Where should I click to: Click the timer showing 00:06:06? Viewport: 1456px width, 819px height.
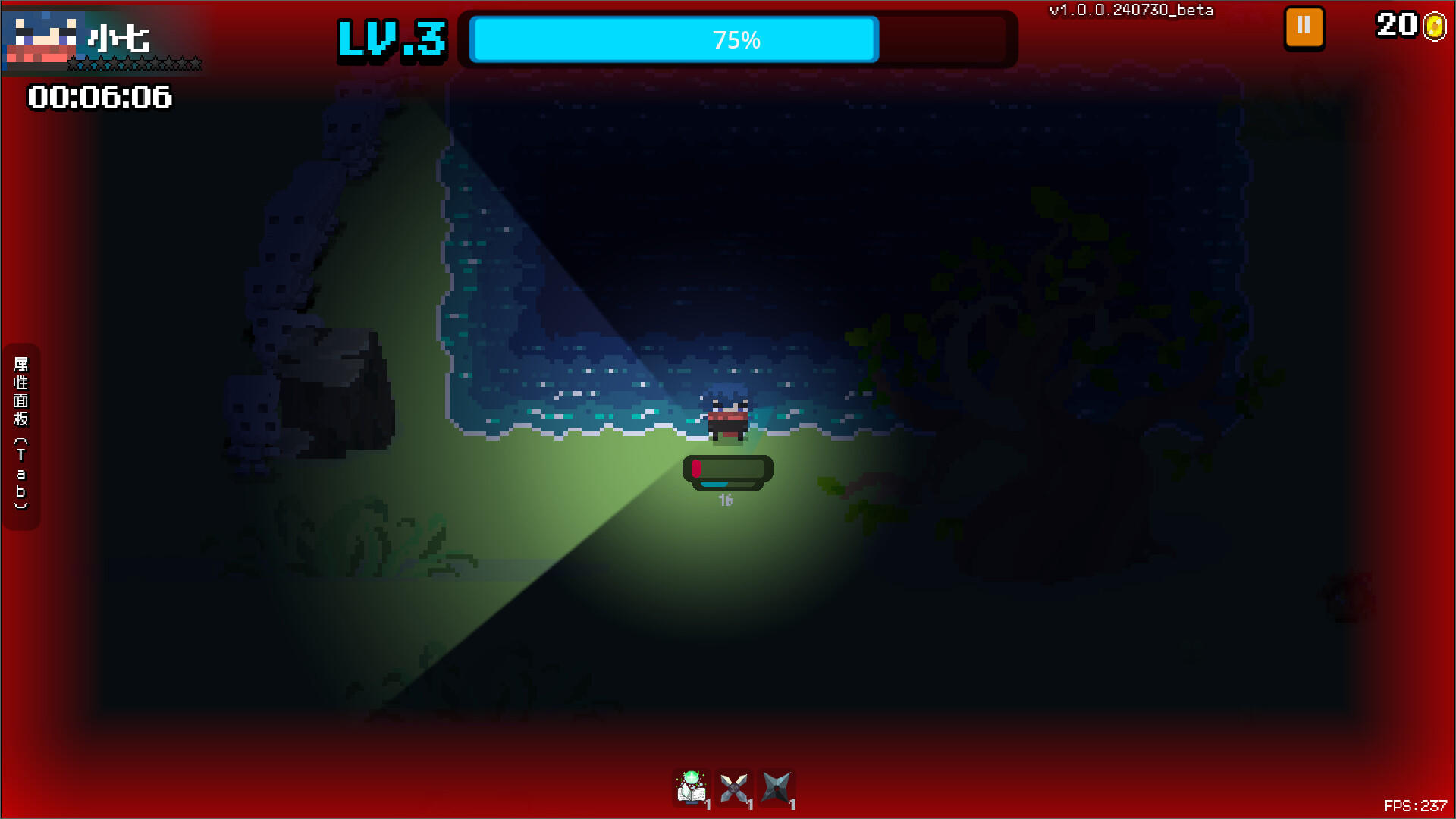pos(99,97)
